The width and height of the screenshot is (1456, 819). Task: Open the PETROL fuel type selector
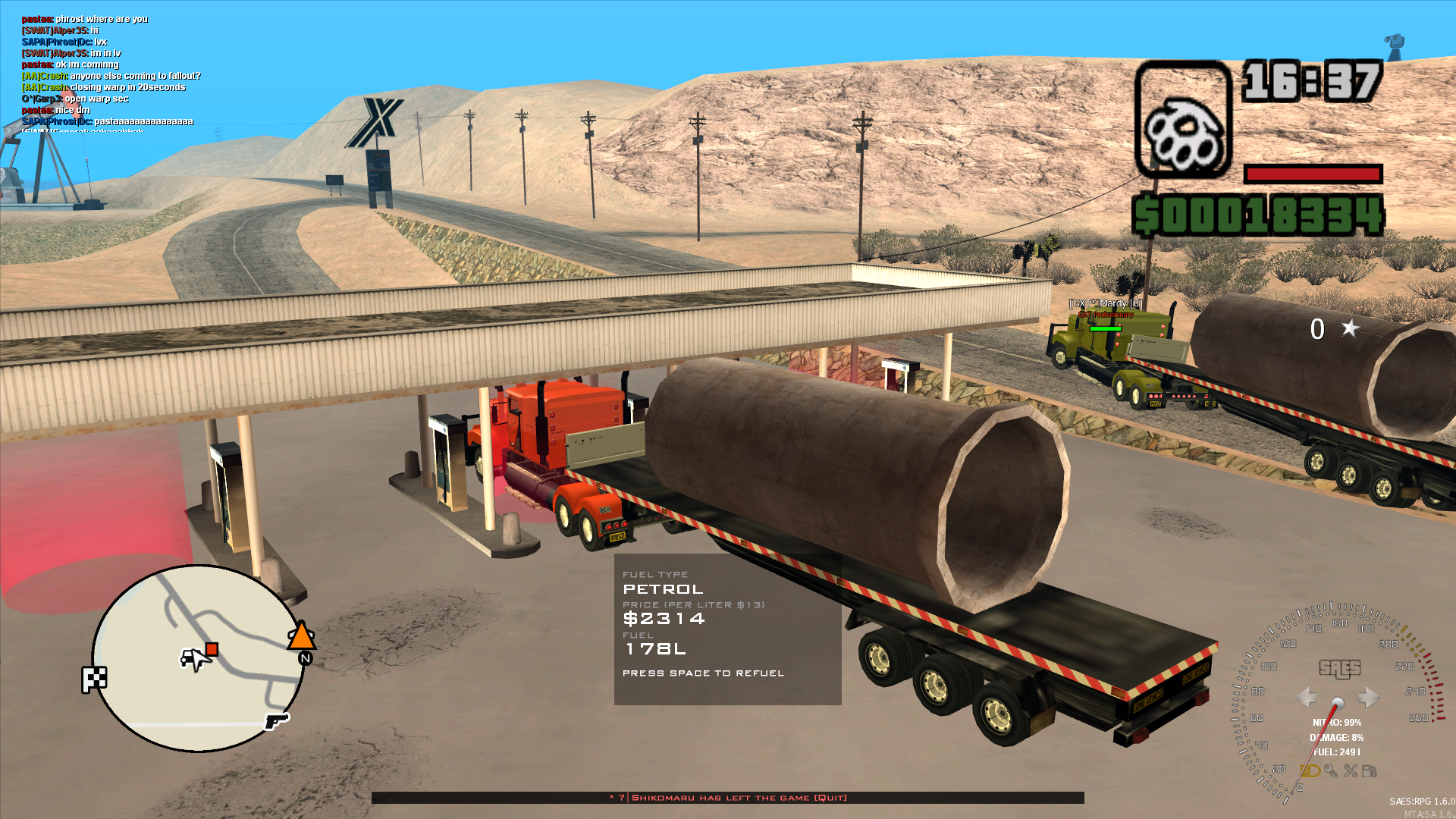(x=663, y=588)
